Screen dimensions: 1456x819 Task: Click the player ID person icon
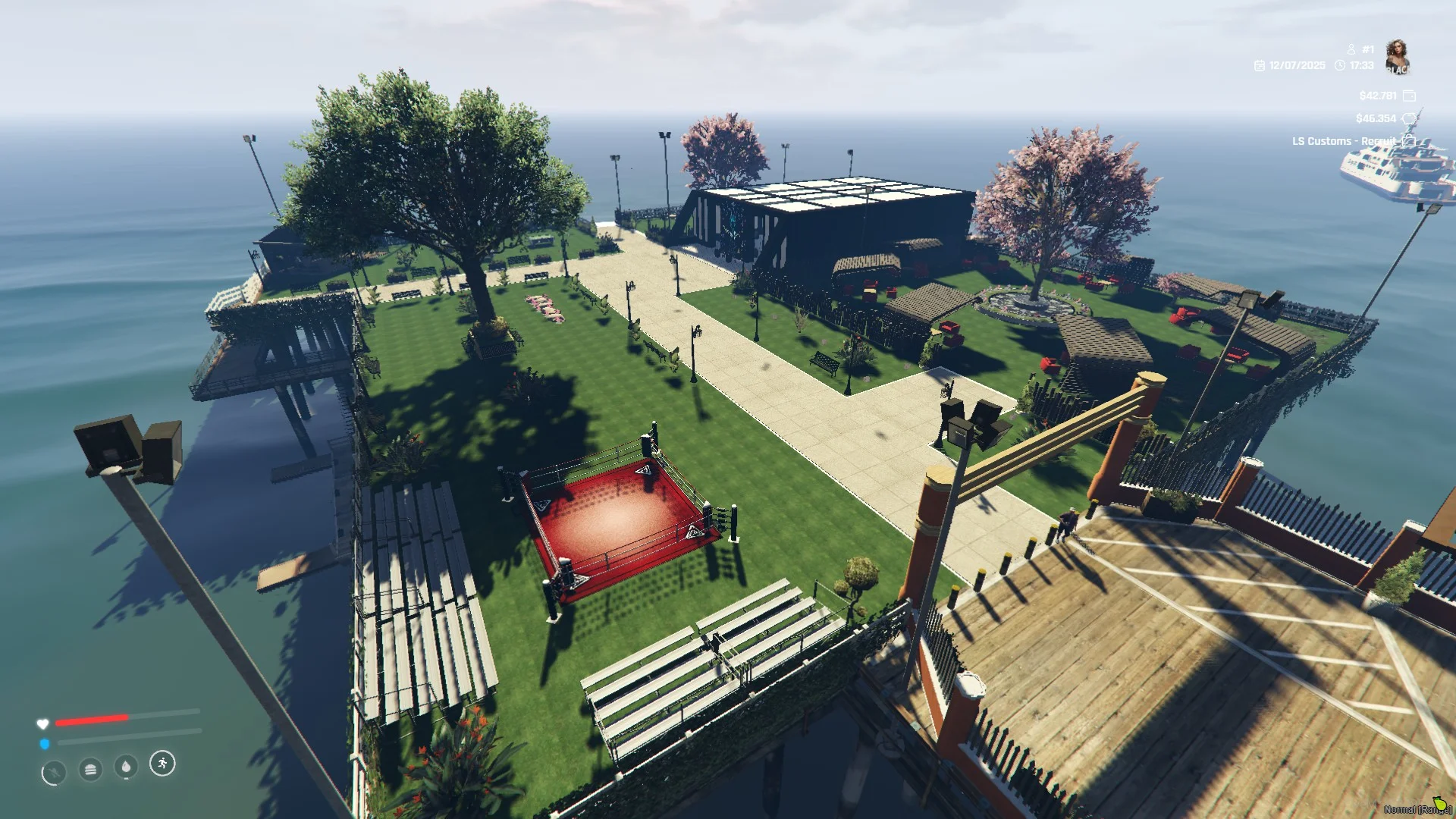click(x=1351, y=49)
